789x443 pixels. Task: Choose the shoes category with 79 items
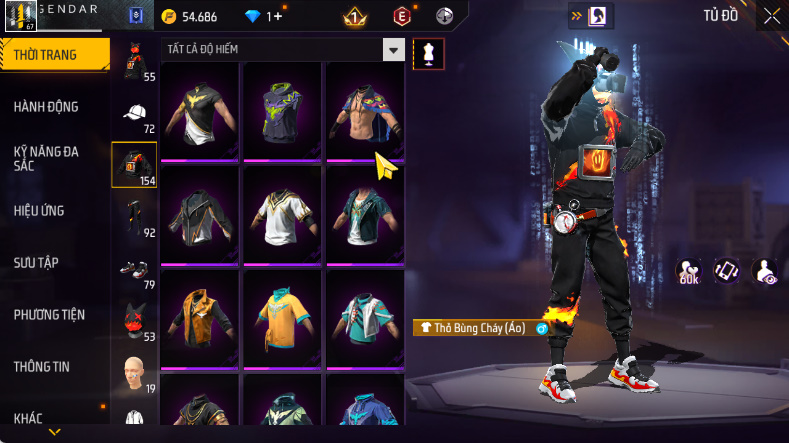134,270
